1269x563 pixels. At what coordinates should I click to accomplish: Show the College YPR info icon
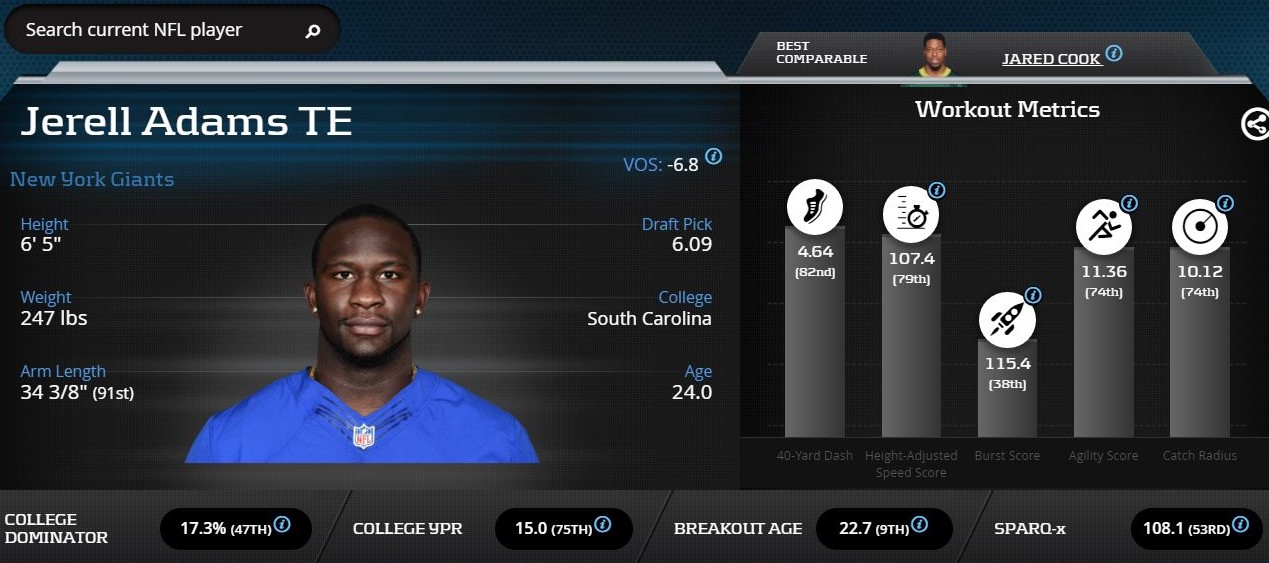click(602, 524)
